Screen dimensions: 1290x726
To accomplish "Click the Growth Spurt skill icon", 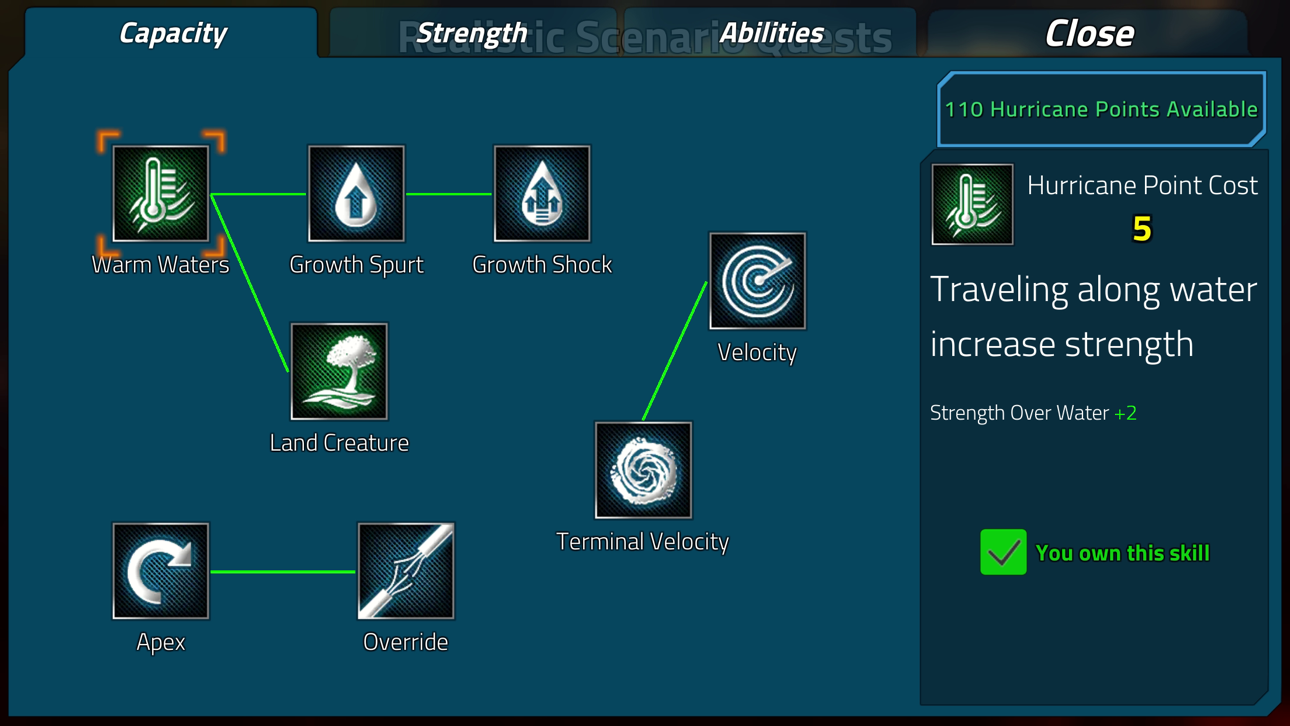I will (356, 193).
